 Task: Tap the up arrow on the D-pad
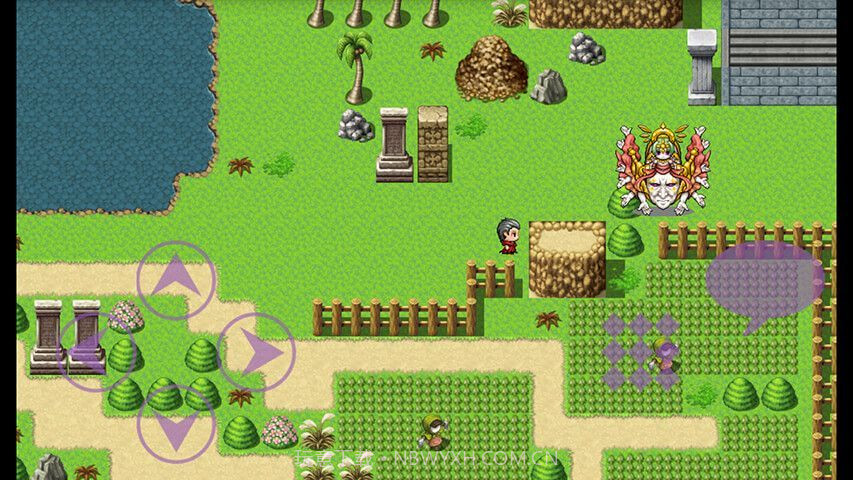click(176, 280)
